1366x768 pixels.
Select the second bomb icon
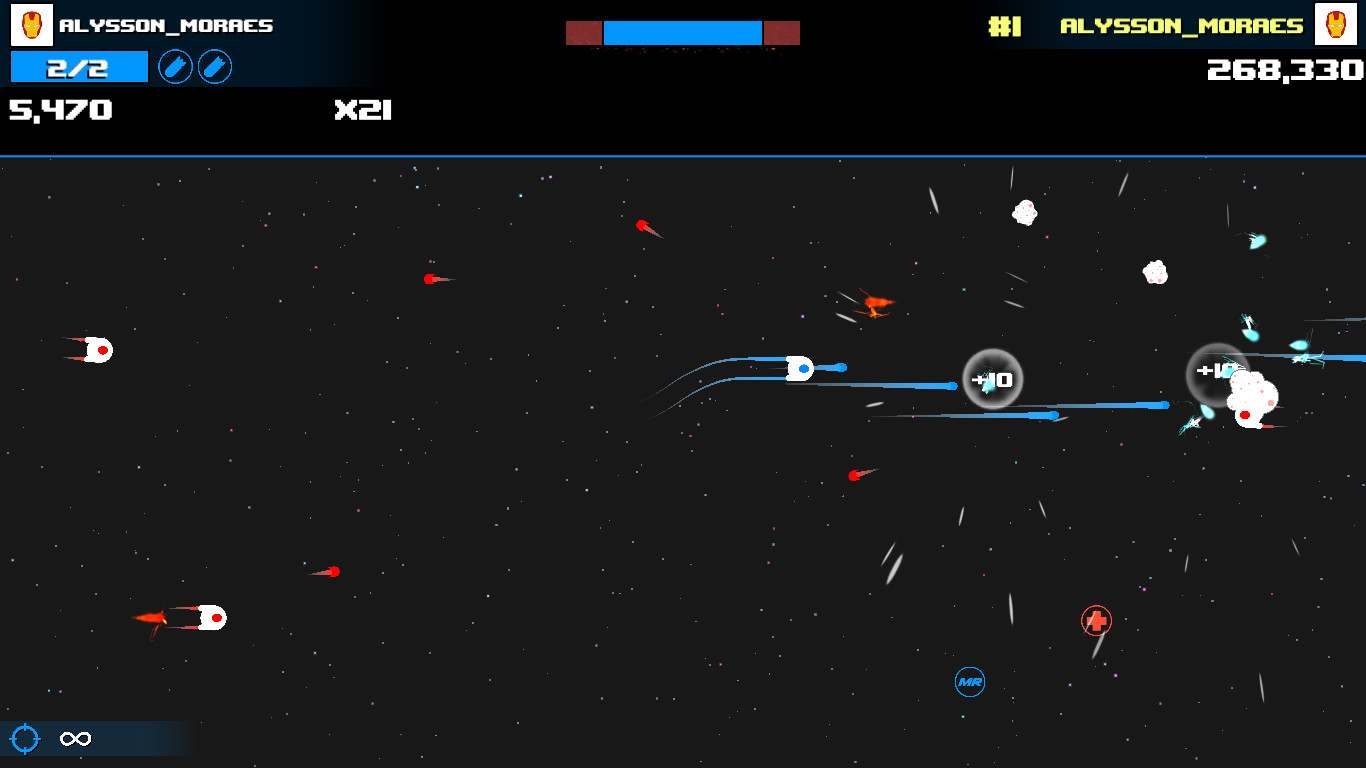coord(215,67)
